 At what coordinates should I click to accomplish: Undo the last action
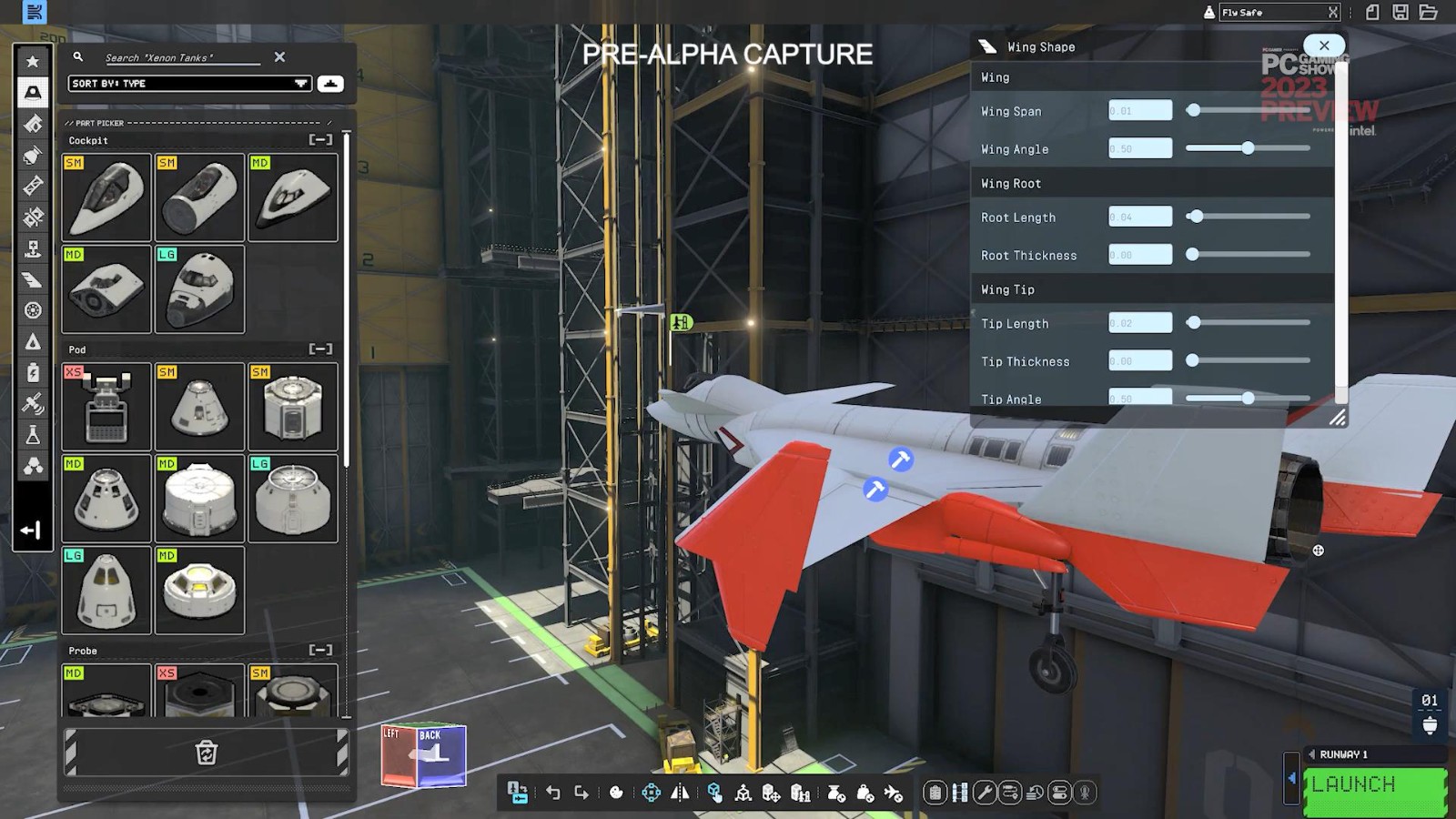click(x=553, y=793)
